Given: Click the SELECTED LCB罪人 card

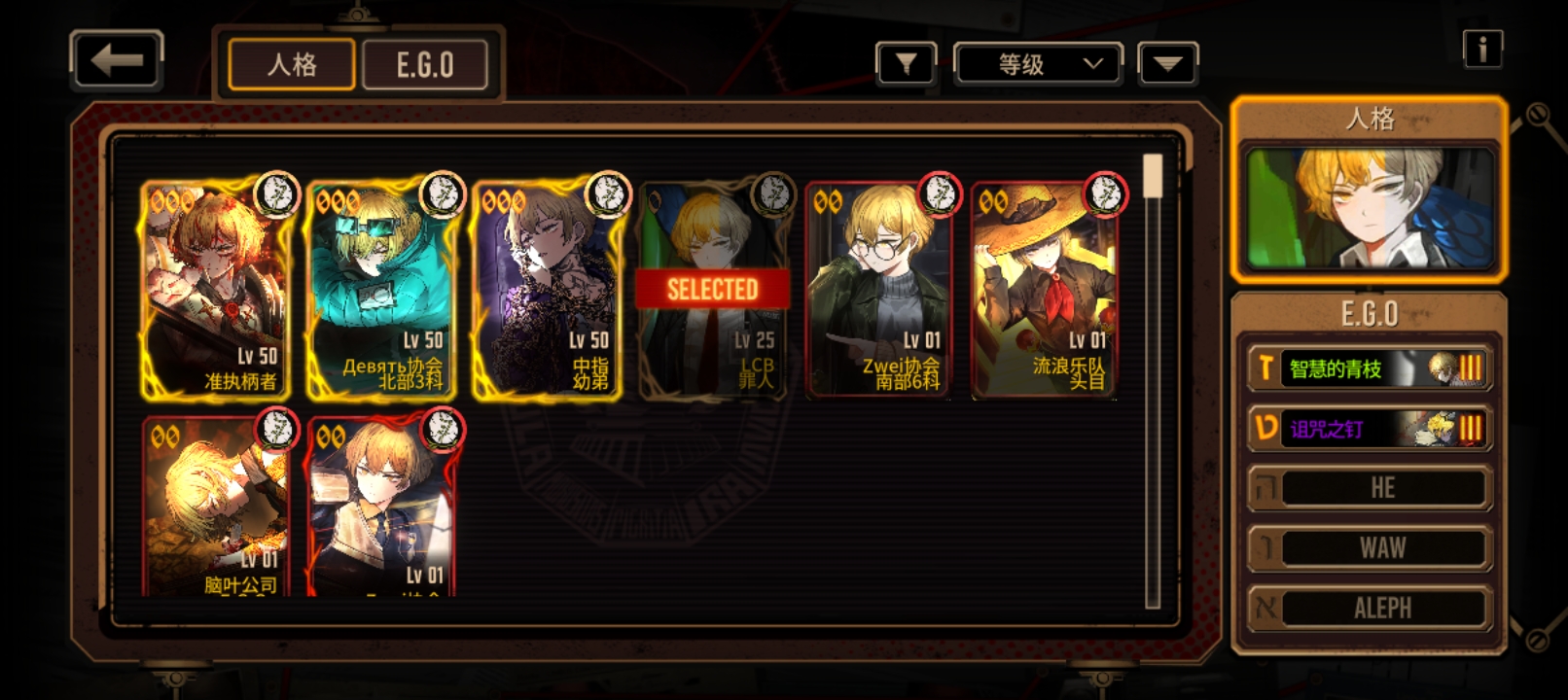Looking at the screenshot, I should (x=712, y=290).
